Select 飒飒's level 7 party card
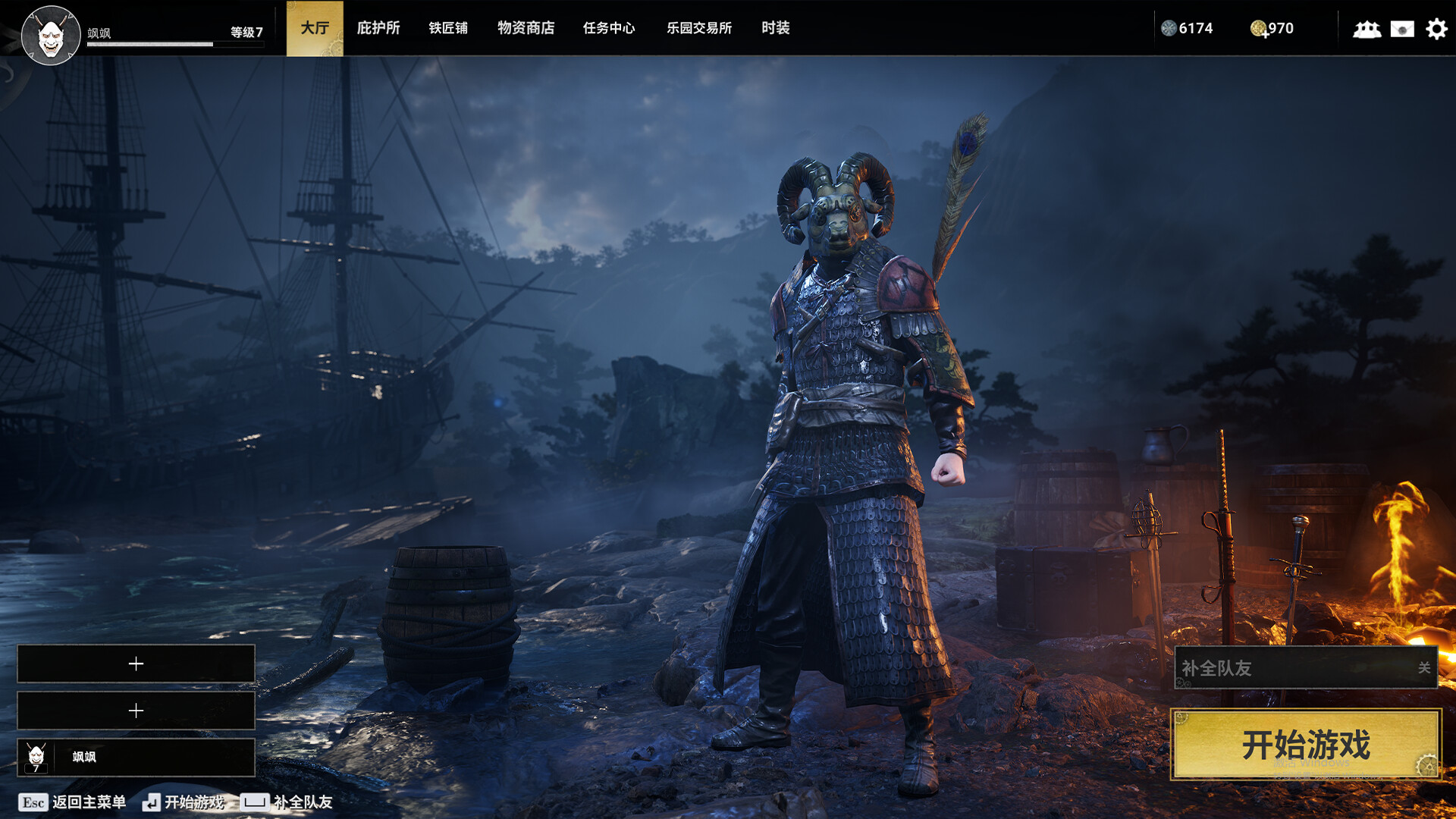The width and height of the screenshot is (1456, 819). (135, 755)
